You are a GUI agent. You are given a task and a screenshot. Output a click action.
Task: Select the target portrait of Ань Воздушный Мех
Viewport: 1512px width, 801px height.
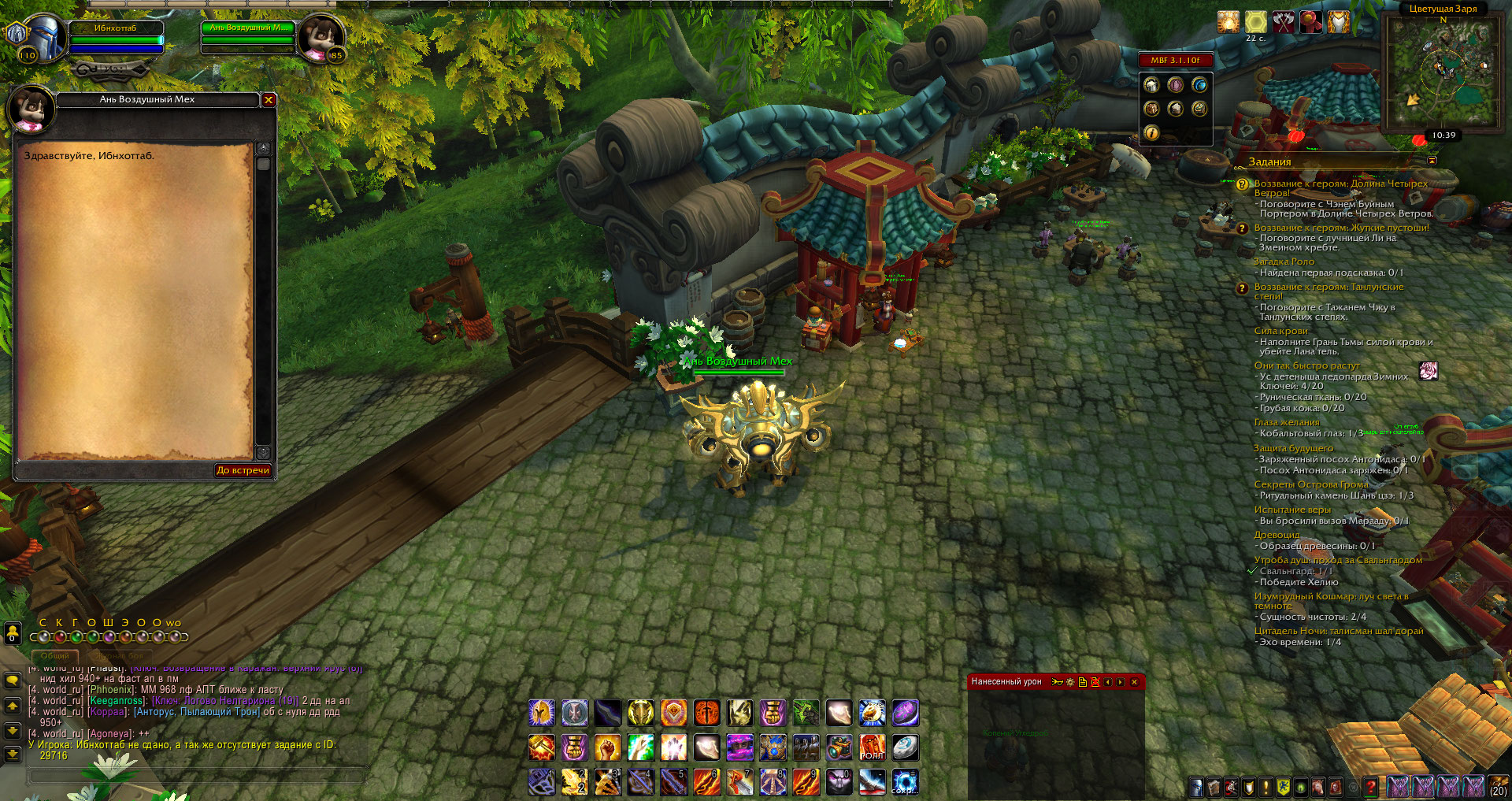pyautogui.click(x=321, y=36)
